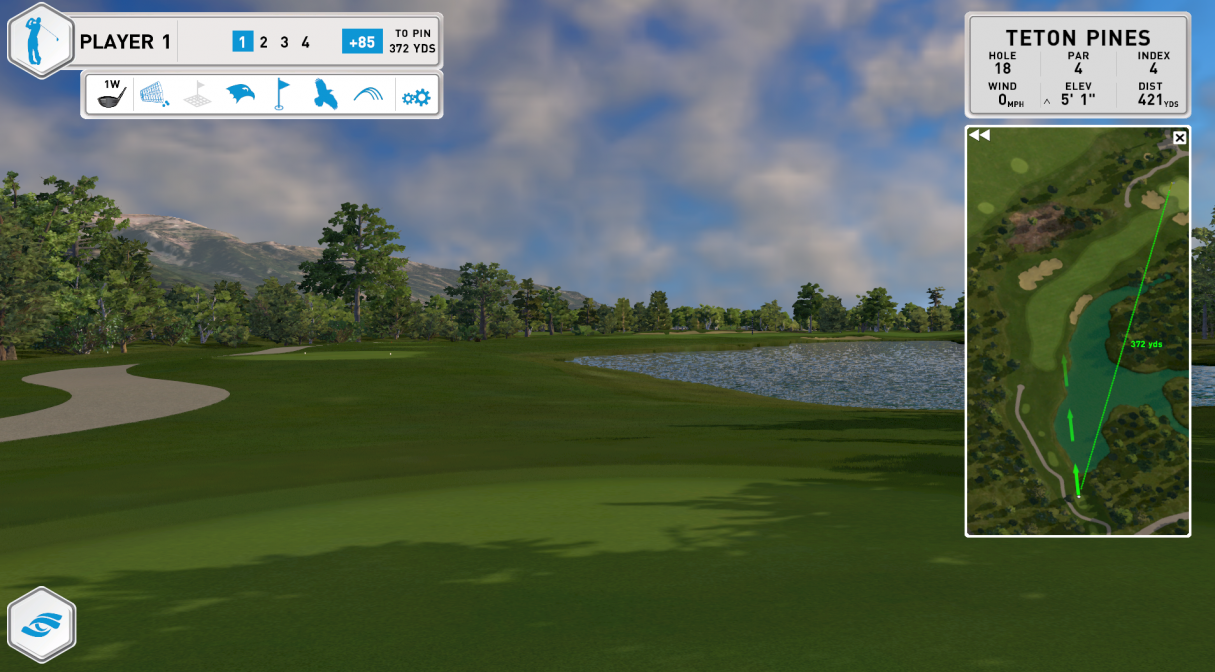Select the highlighted player 1 number

[242, 42]
